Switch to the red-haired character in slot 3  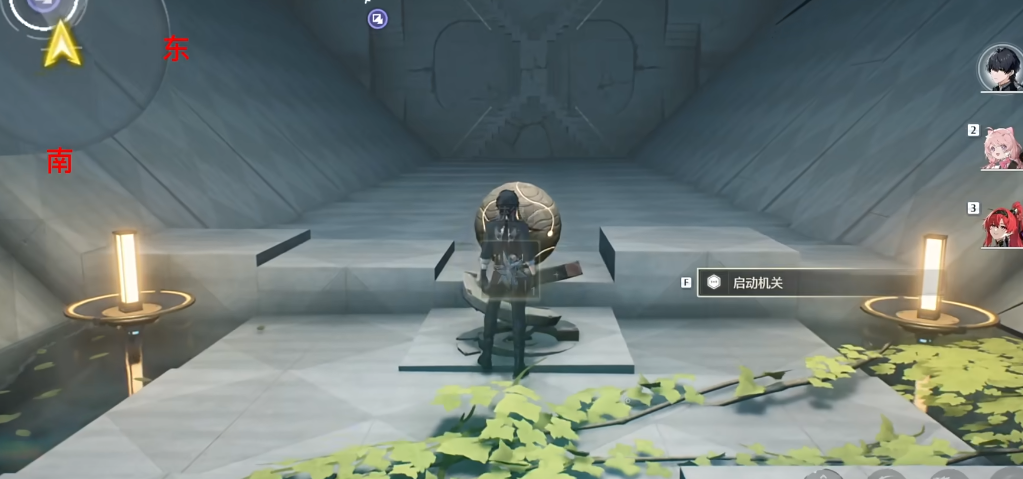tap(1002, 225)
